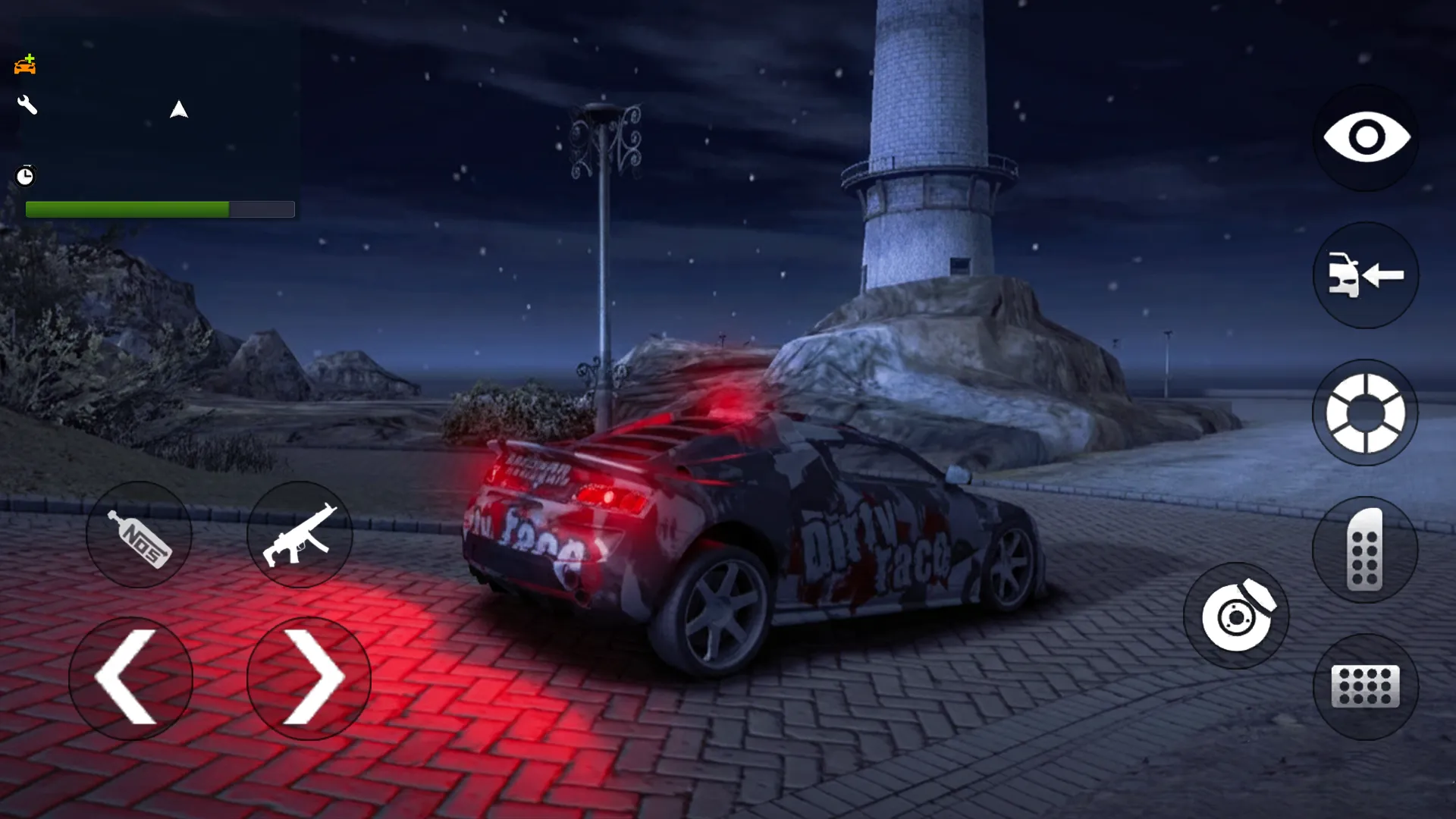Tap the white player arrow on the minimap
The height and width of the screenshot is (819, 1456).
pyautogui.click(x=179, y=109)
